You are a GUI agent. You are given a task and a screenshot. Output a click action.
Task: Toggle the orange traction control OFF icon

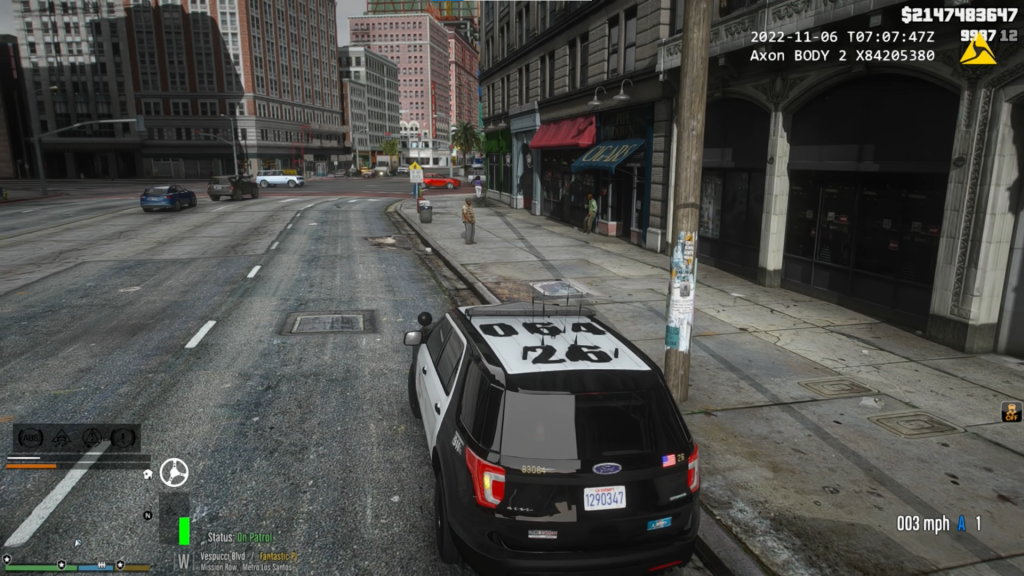click(x=1010, y=411)
